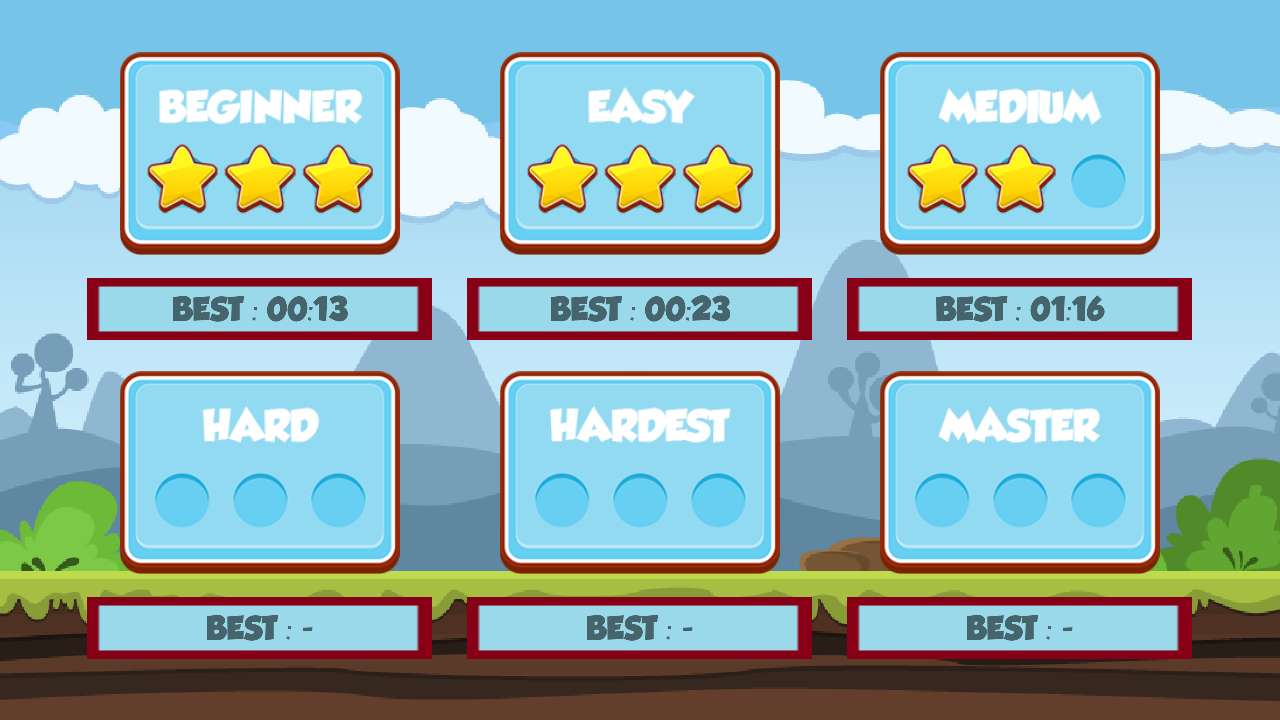Screen dimensions: 1280x720
Task: Click the Medium best time 01:16 label
Action: tap(1020, 309)
